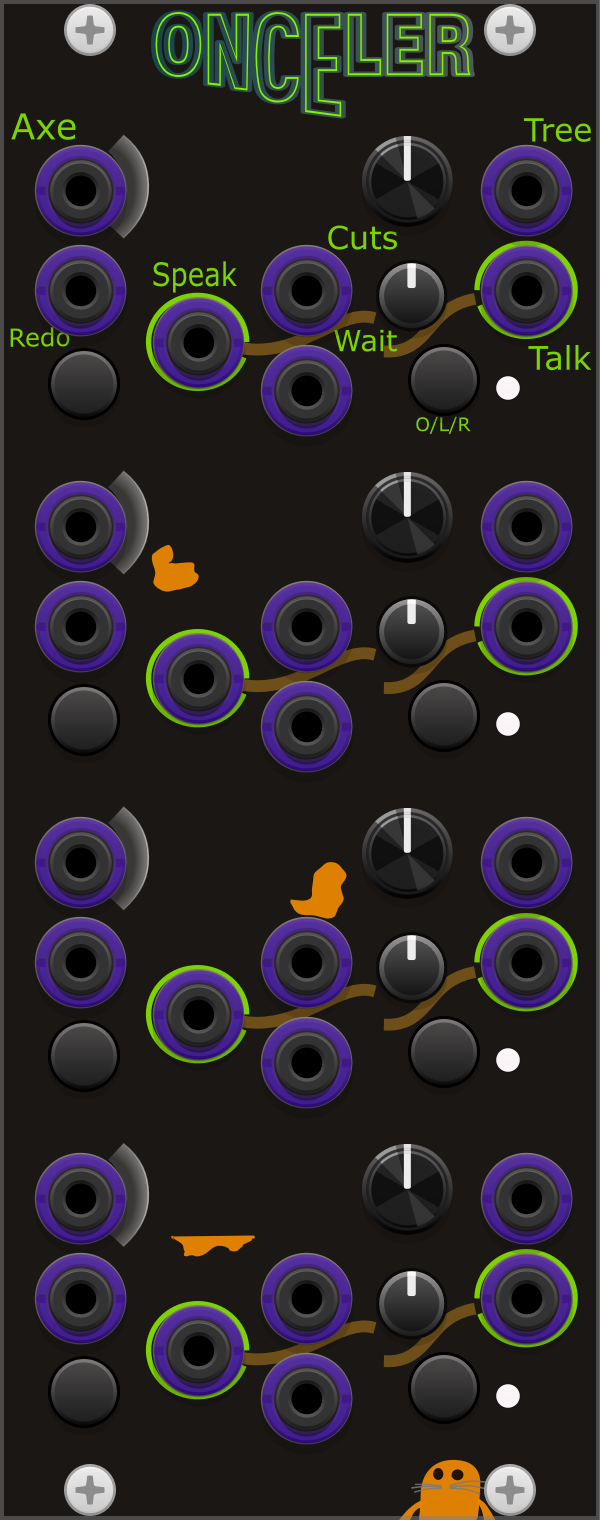The height and width of the screenshot is (1520, 600).
Task: Click the Wait jack
Action: (x=306, y=389)
